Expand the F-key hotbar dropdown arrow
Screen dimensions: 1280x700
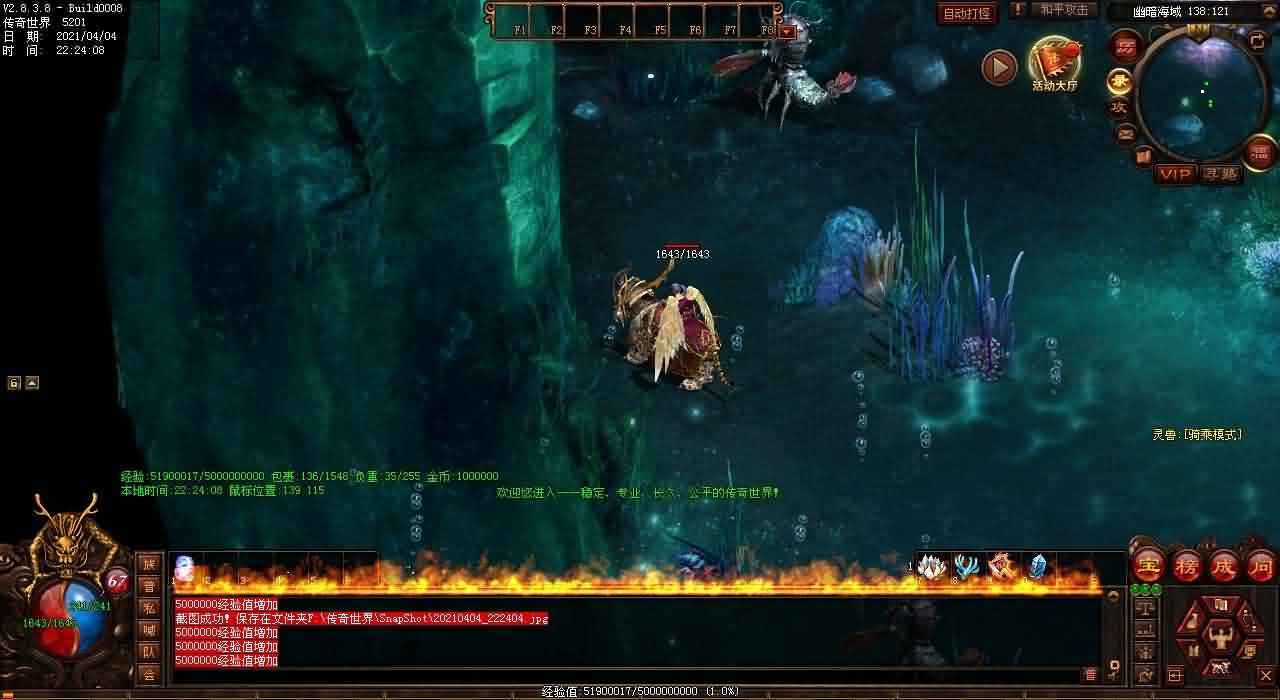pyautogui.click(x=787, y=31)
